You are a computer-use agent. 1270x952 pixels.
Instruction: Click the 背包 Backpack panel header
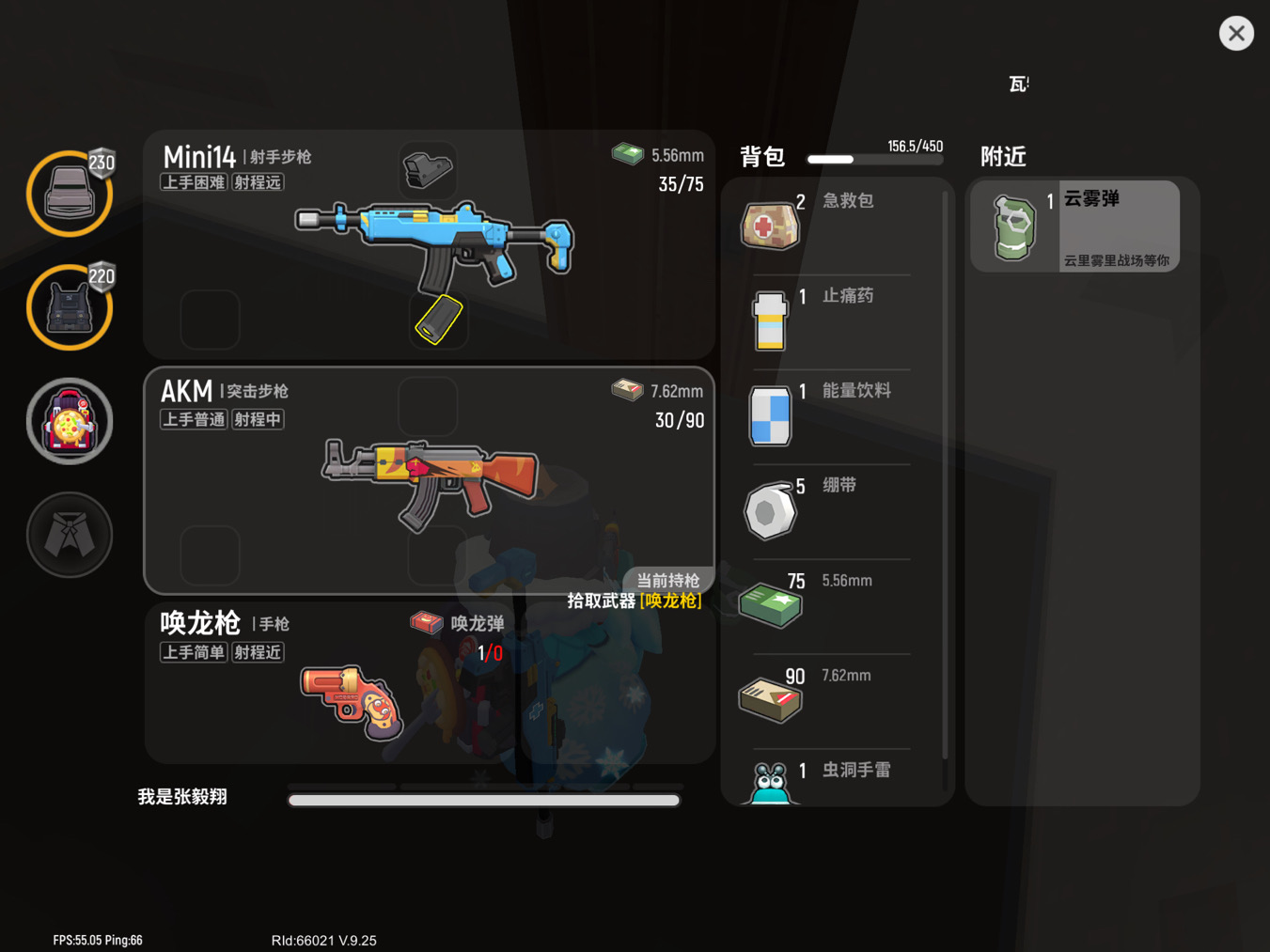[761, 157]
